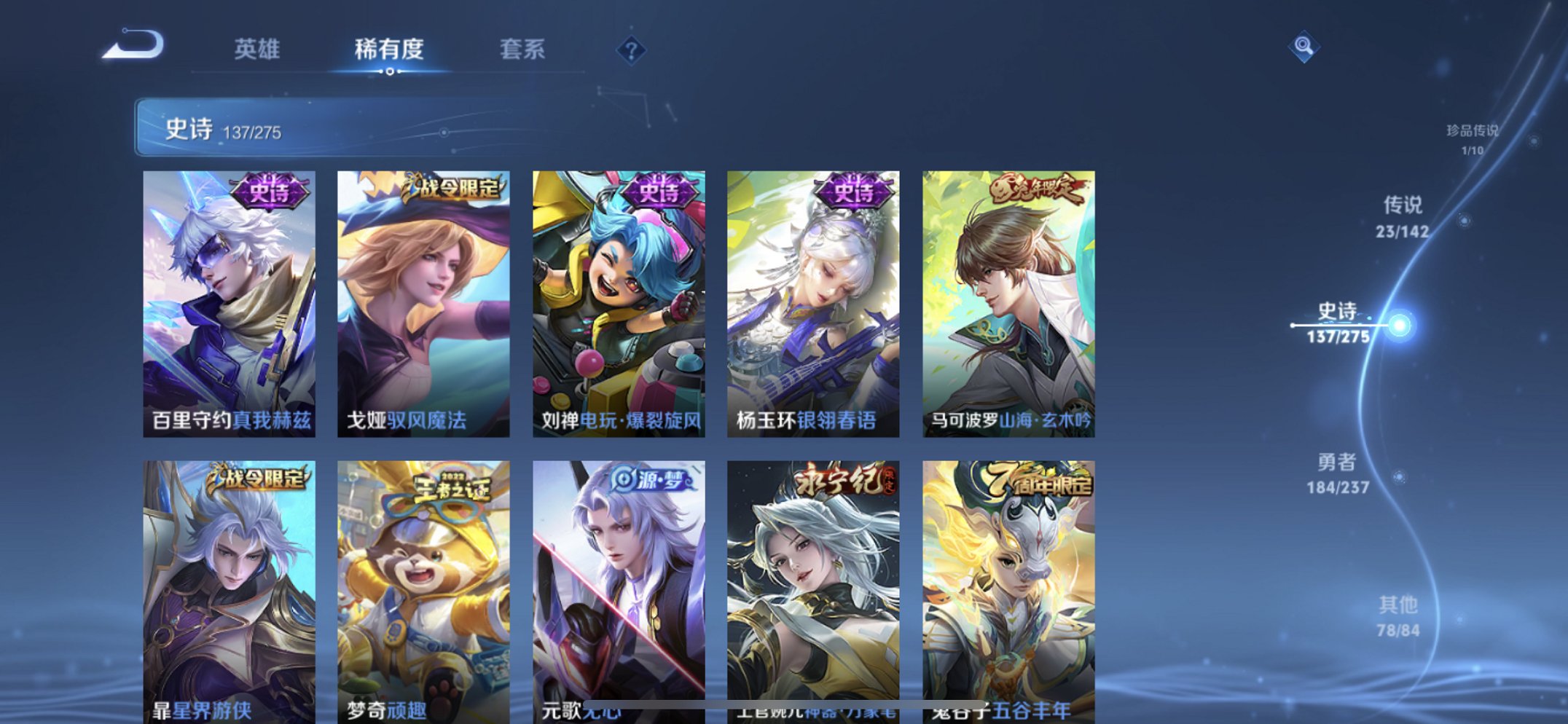Click the question mark help icon

[631, 50]
